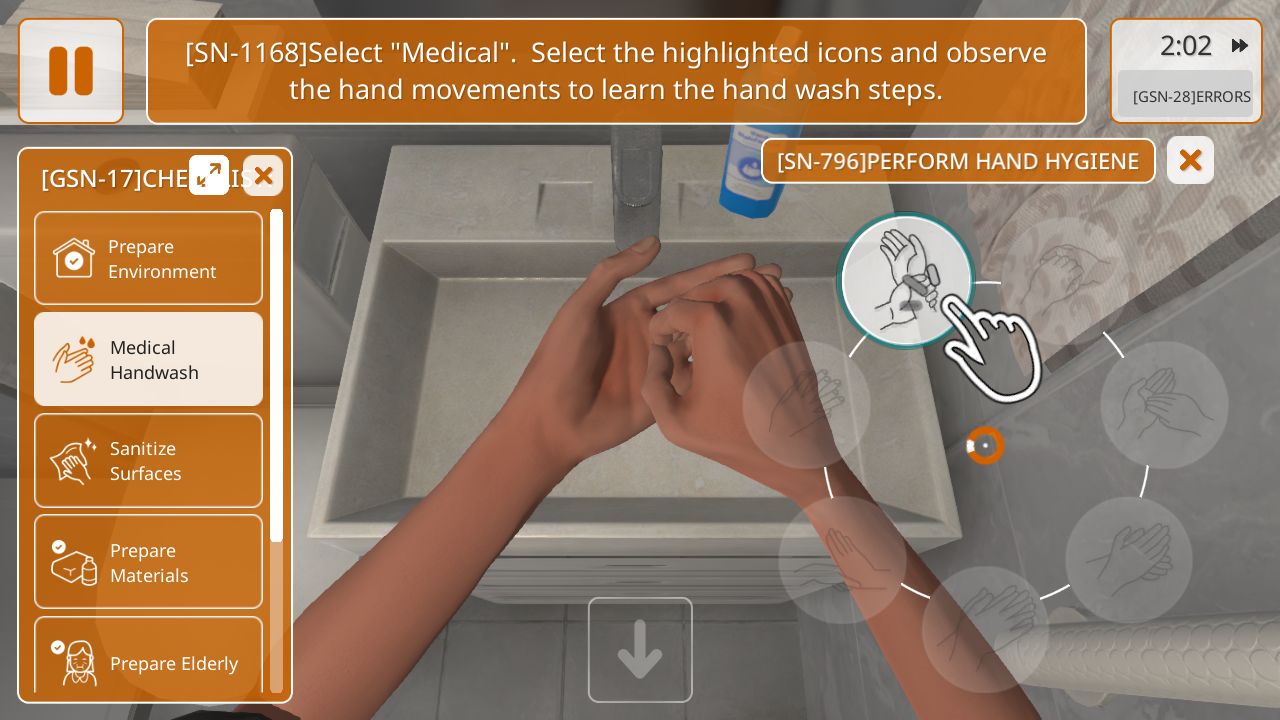
Task: Select Sanitize Surfaces checklist item
Action: (x=148, y=460)
